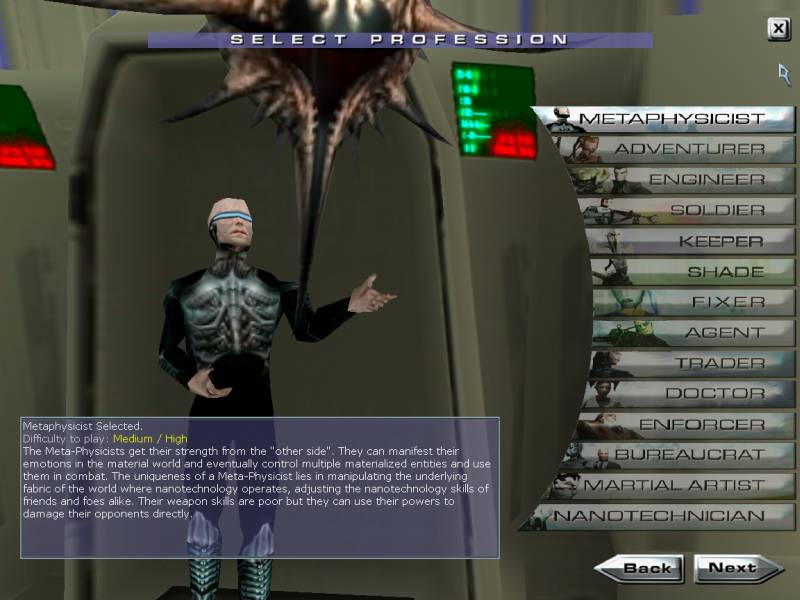Select the Bureaucrat profession

[x=688, y=455]
